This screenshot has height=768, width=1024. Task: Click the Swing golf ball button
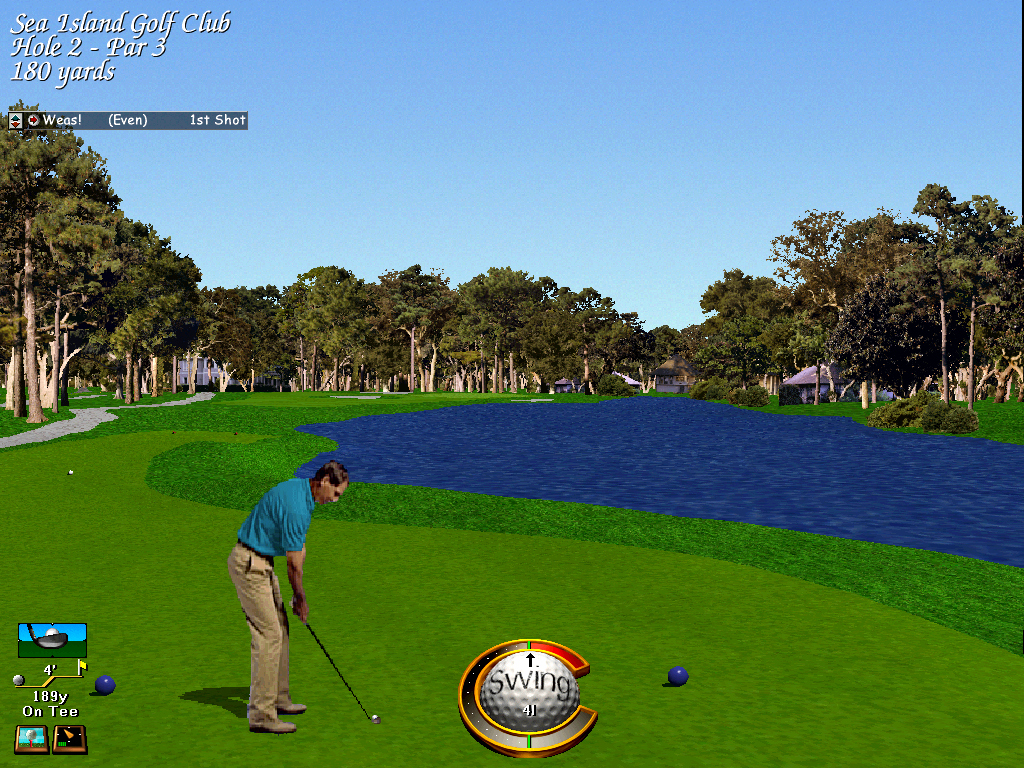(529, 689)
